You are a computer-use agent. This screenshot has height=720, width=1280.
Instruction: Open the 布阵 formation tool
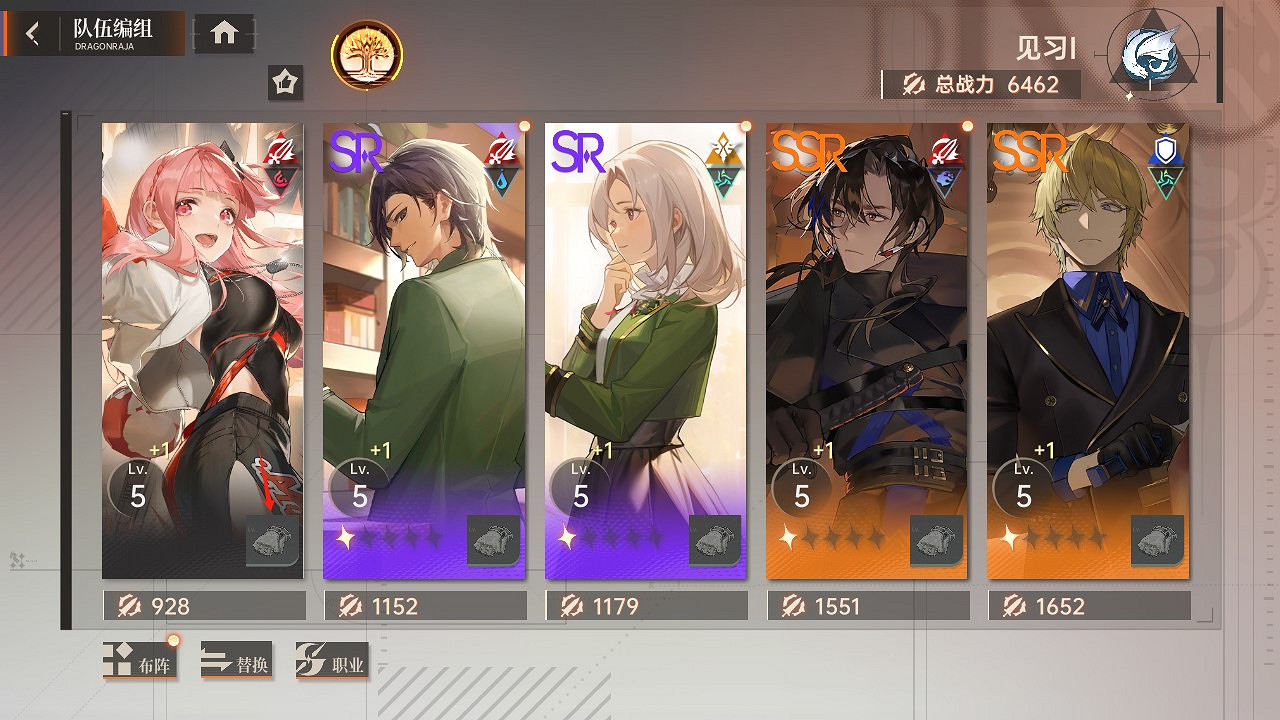pyautogui.click(x=140, y=661)
